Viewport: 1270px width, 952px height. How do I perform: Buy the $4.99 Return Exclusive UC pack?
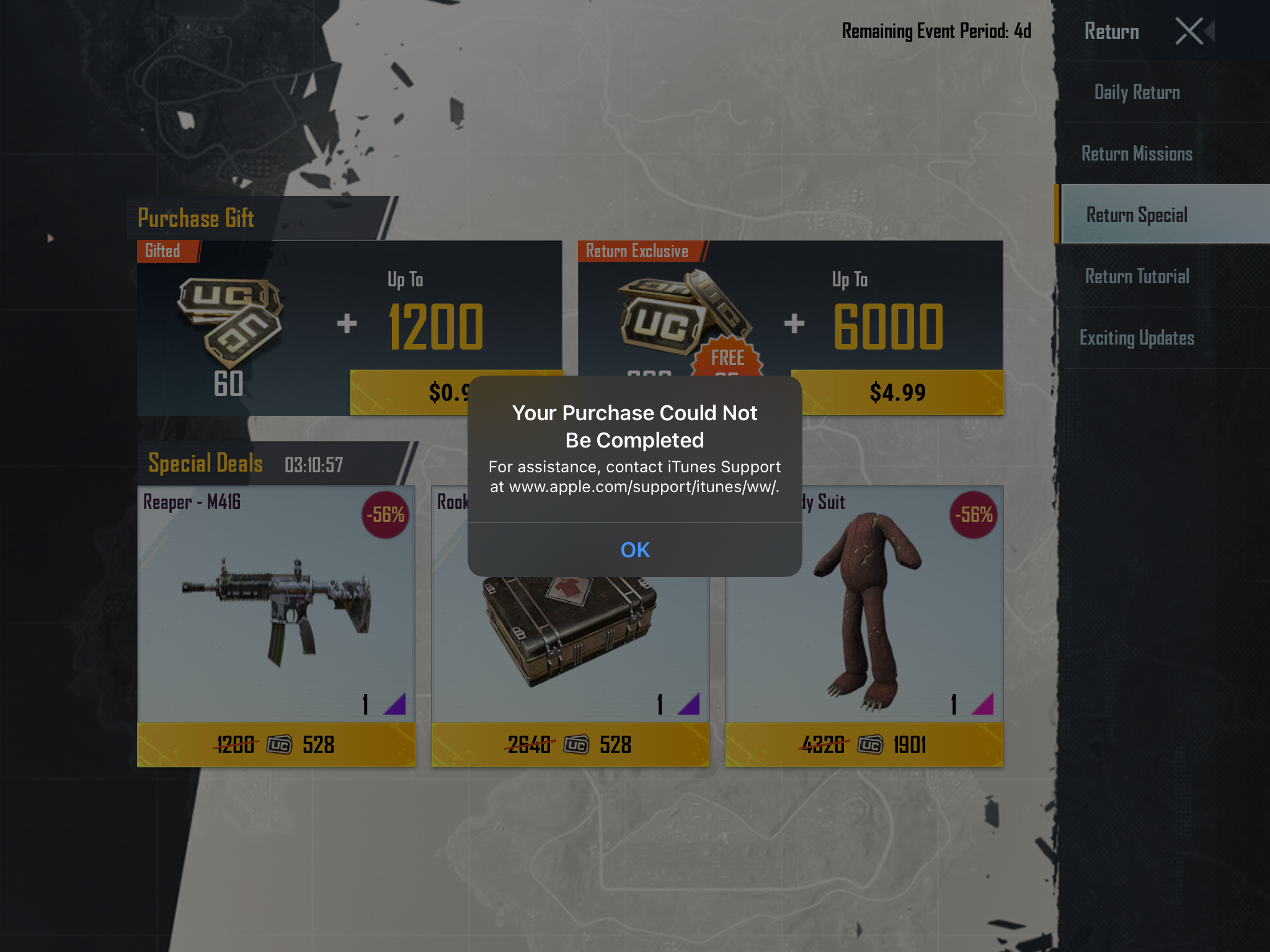tap(897, 392)
